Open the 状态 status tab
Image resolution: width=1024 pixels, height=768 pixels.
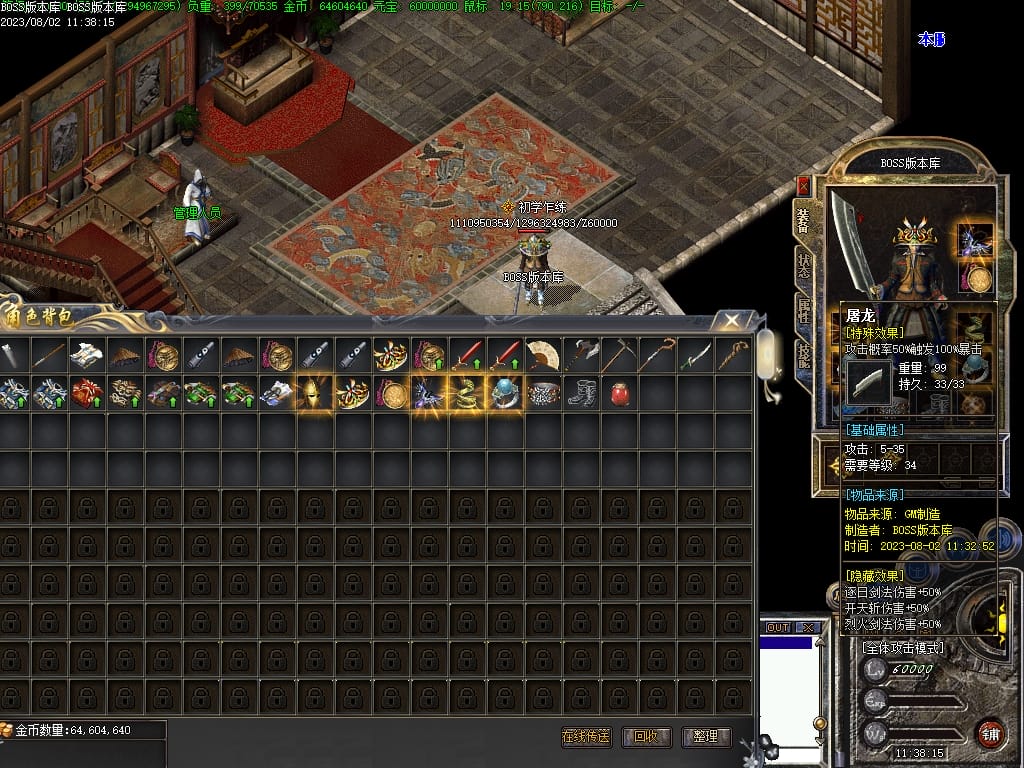pyautogui.click(x=803, y=265)
